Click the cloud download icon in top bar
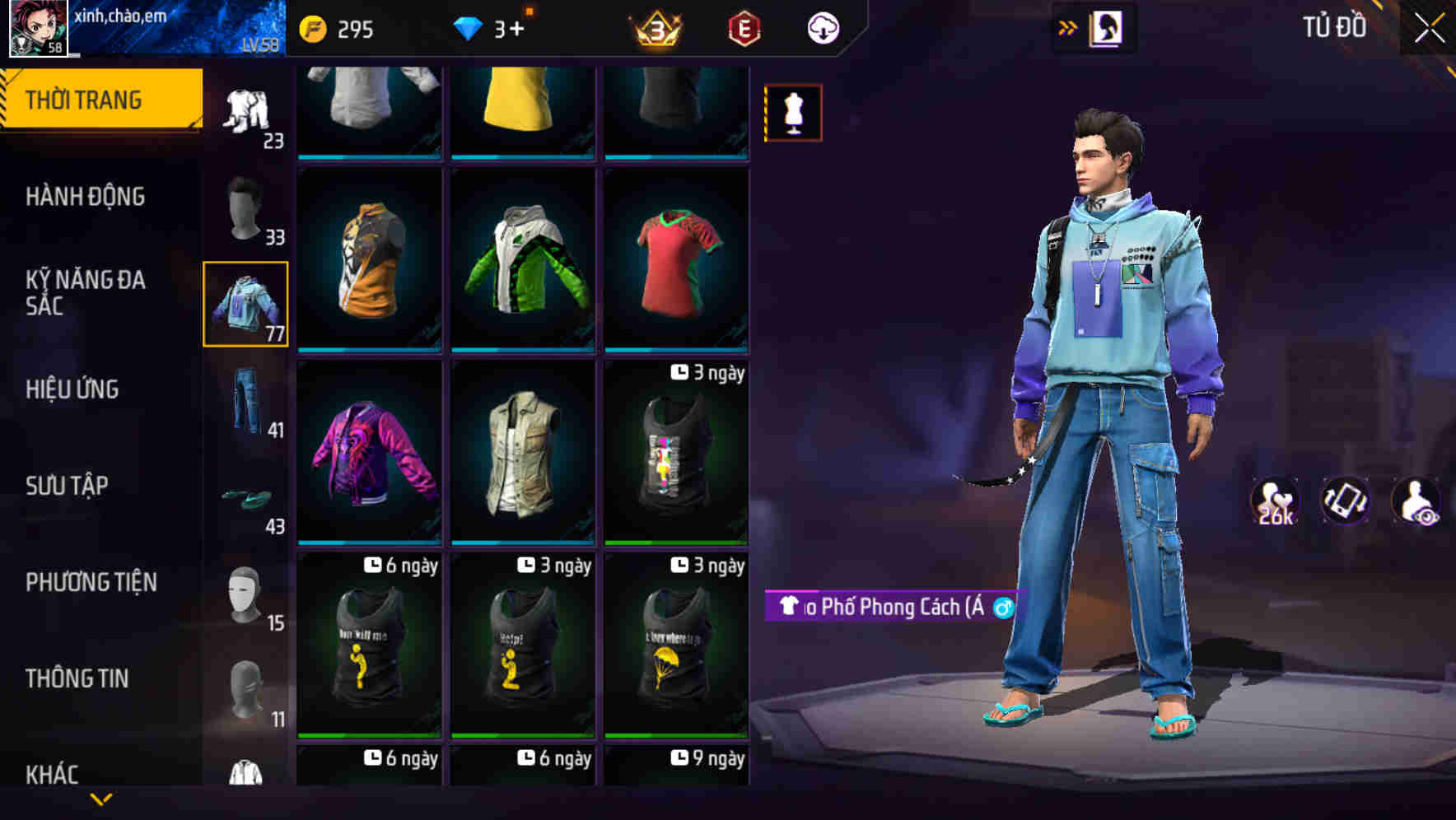 click(822, 27)
